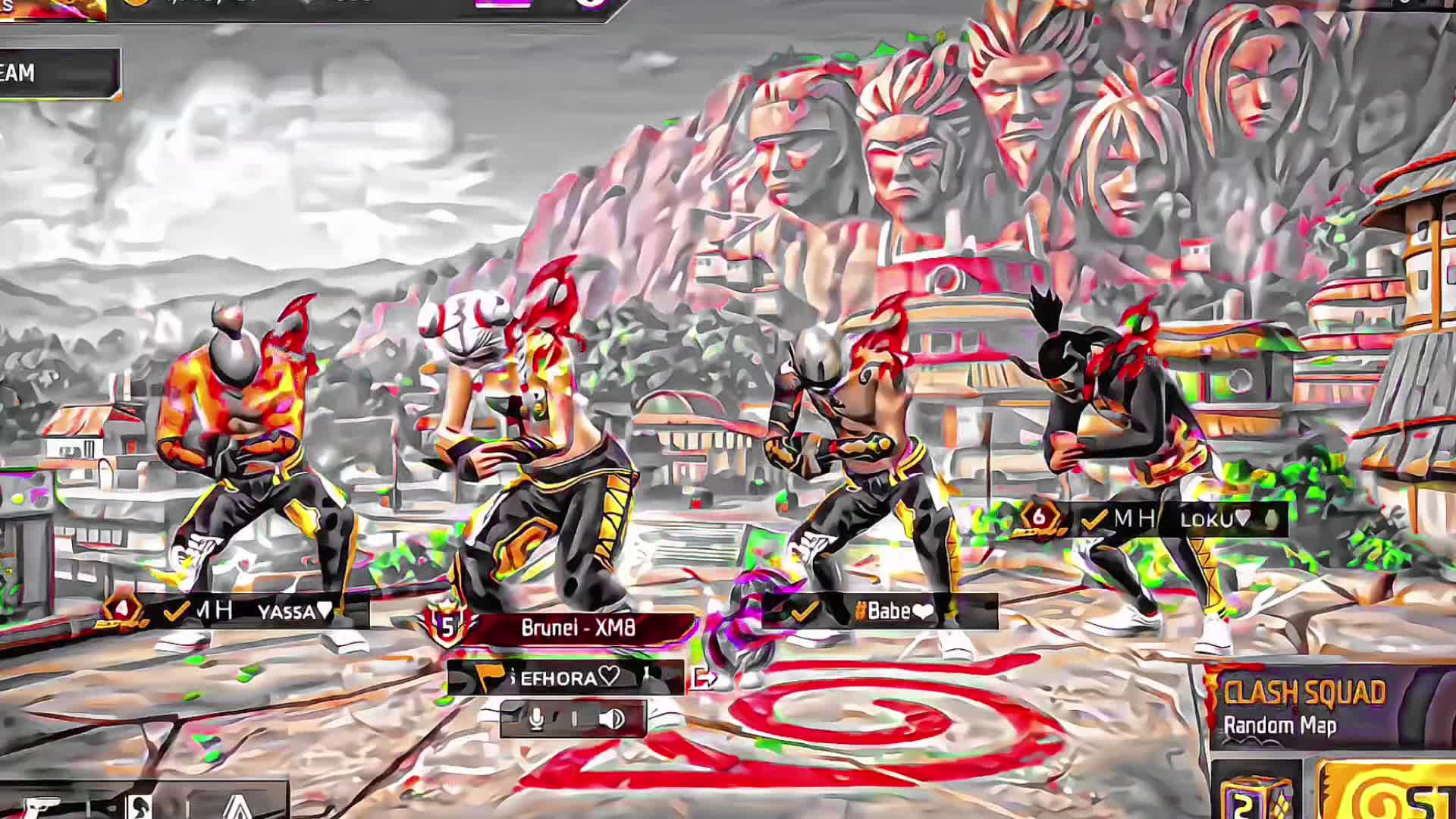Select the number 2 dice cube icon
This screenshot has height=819, width=1456.
[1257, 795]
